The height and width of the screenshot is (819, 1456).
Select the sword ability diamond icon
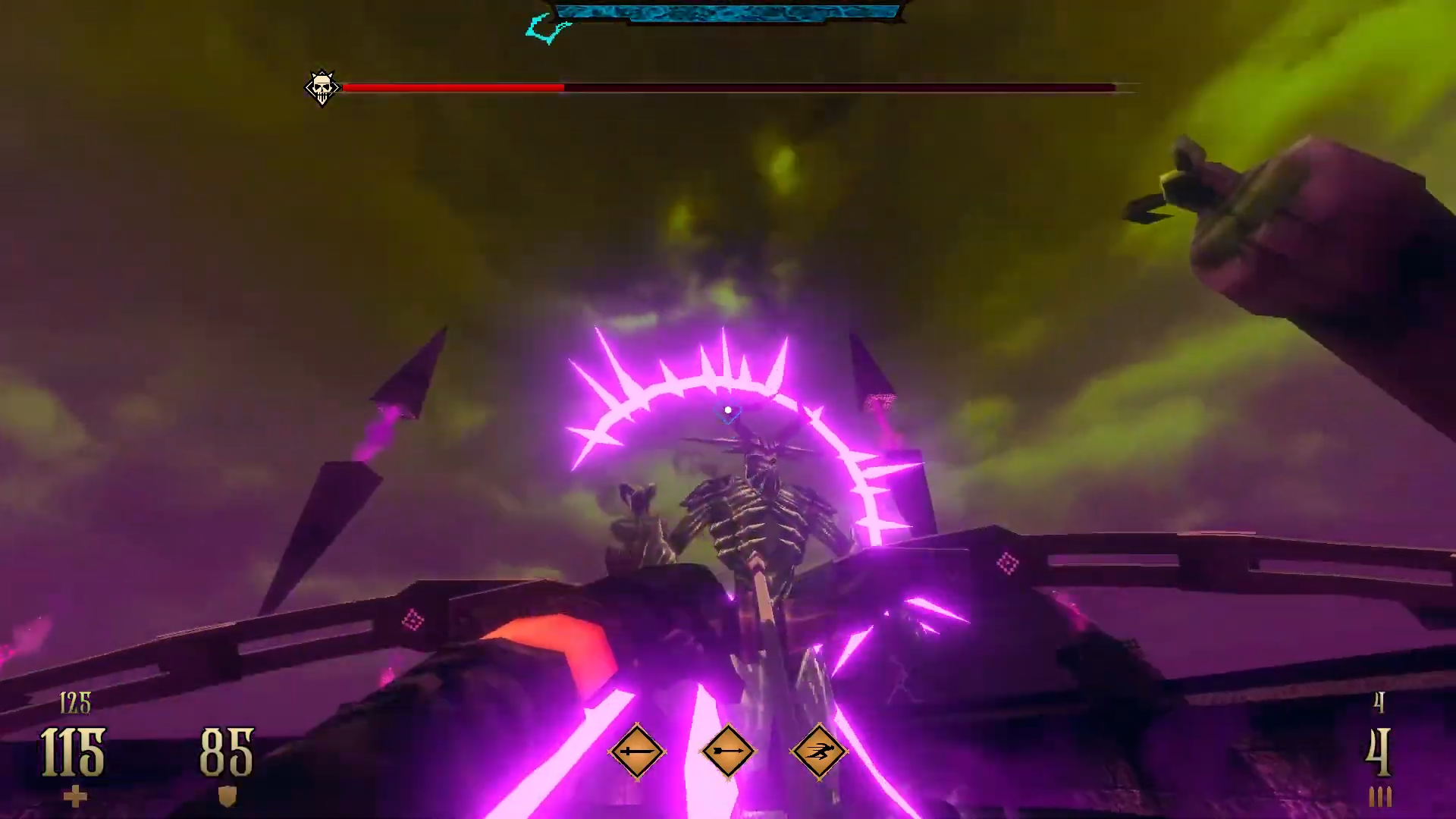(x=636, y=751)
